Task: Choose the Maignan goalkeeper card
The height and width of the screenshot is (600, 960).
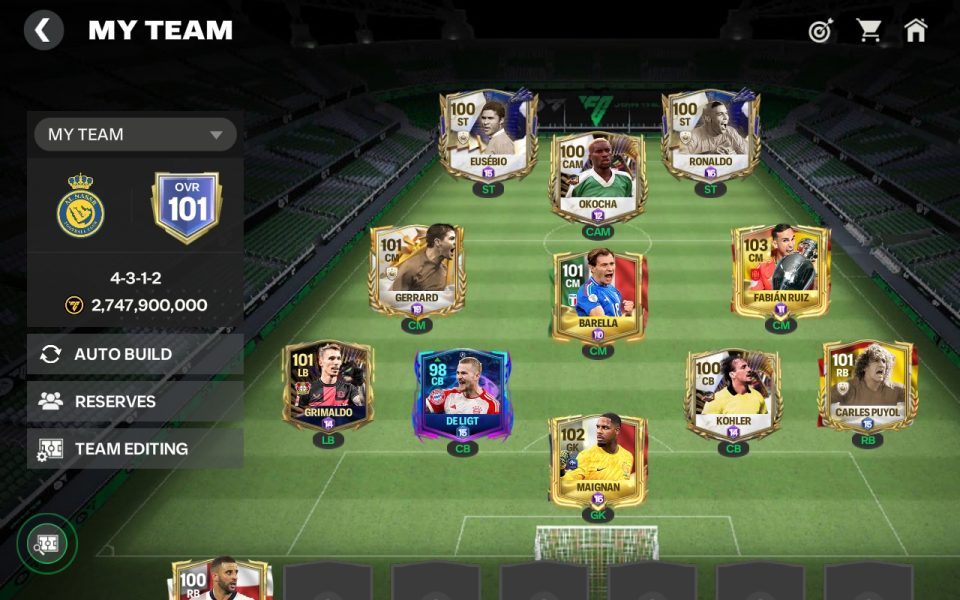Action: (x=598, y=460)
